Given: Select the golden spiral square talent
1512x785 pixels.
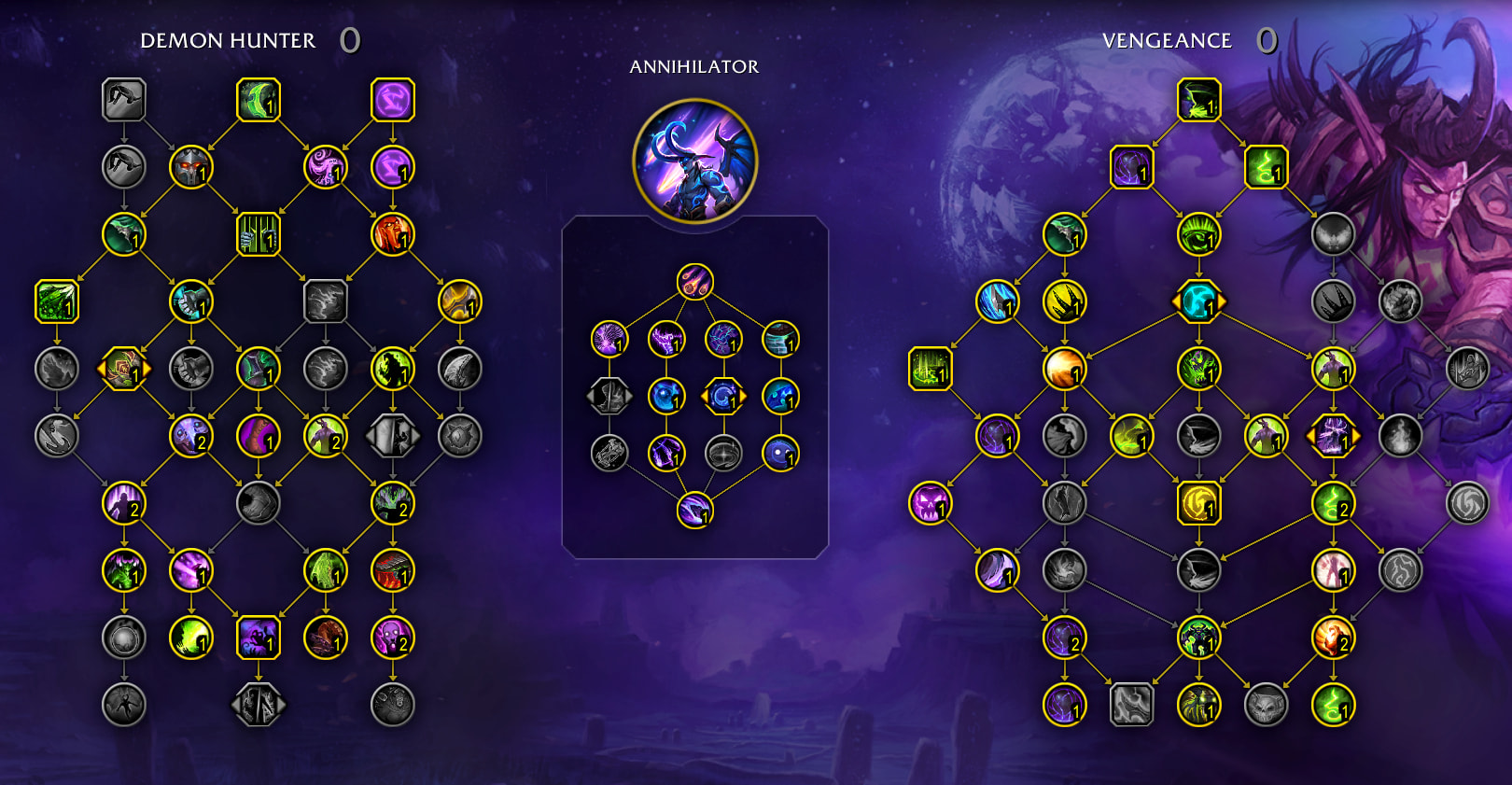Looking at the screenshot, I should [1198, 503].
